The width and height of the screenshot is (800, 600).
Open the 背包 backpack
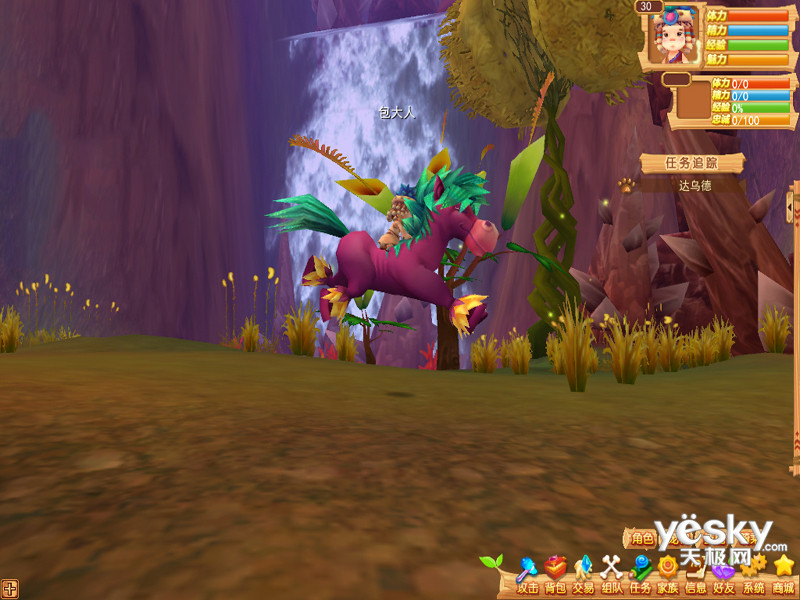click(555, 576)
